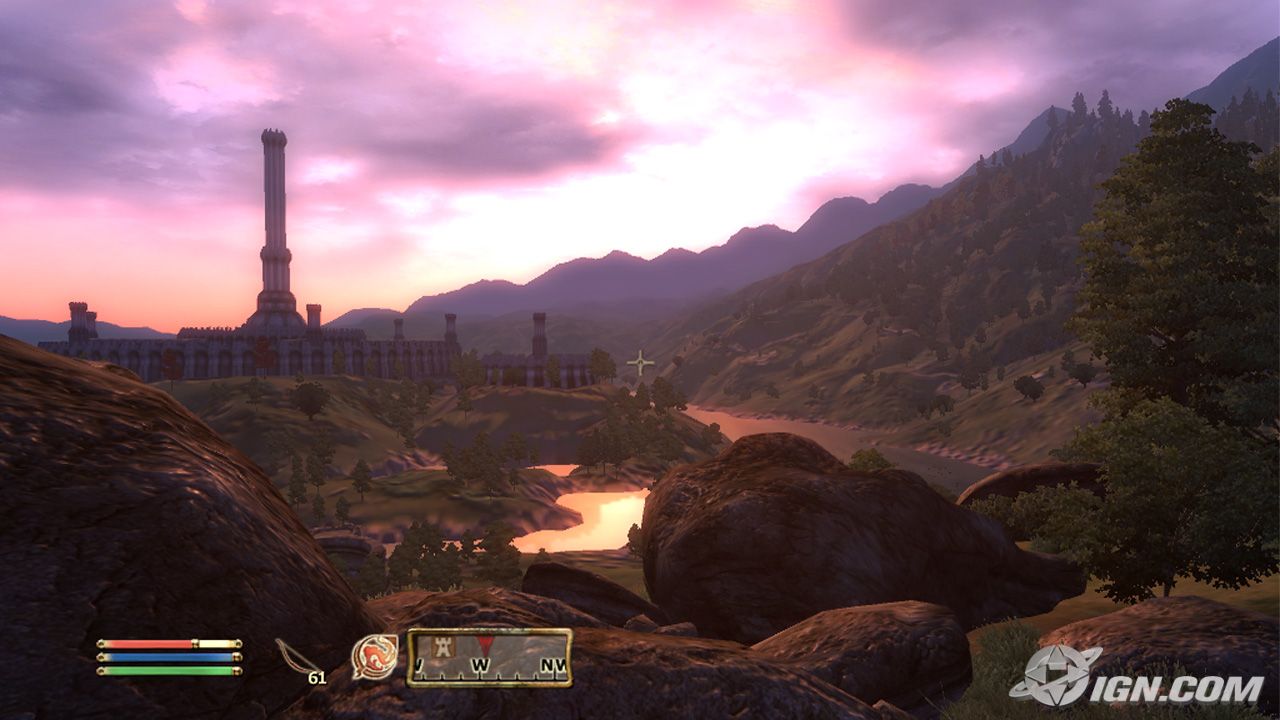This screenshot has width=1280, height=720.
Task: Select the castle tower marker on compass
Action: [x=443, y=647]
